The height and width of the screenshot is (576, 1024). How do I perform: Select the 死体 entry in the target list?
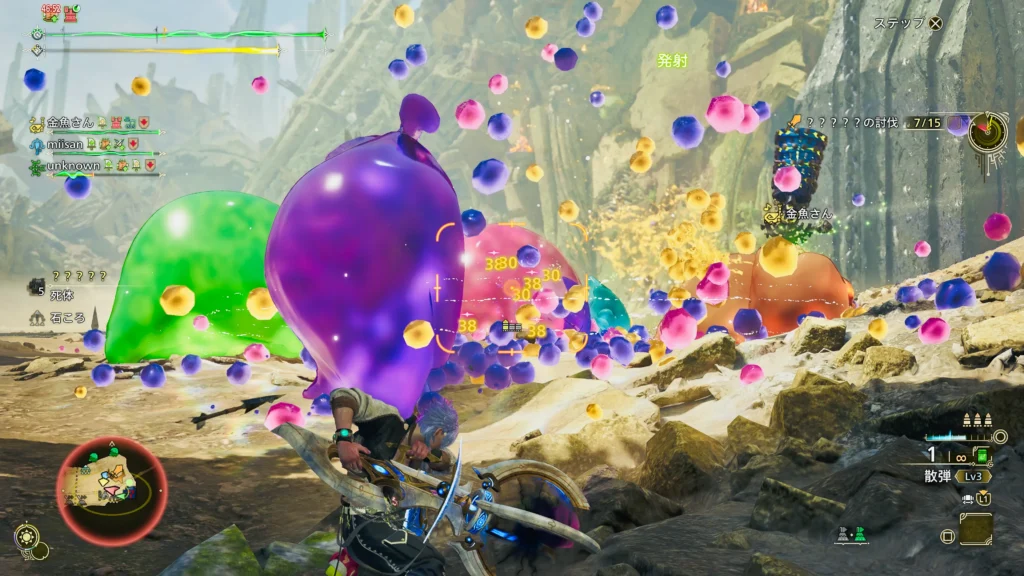[62, 296]
